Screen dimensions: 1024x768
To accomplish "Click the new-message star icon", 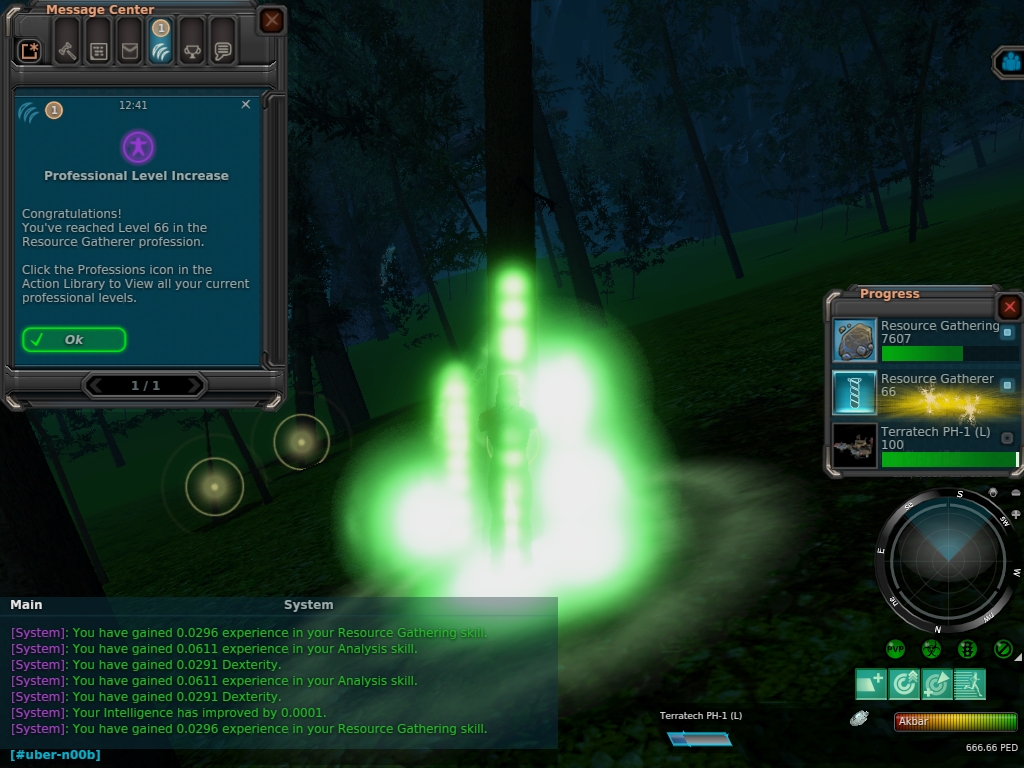I will click(x=30, y=51).
